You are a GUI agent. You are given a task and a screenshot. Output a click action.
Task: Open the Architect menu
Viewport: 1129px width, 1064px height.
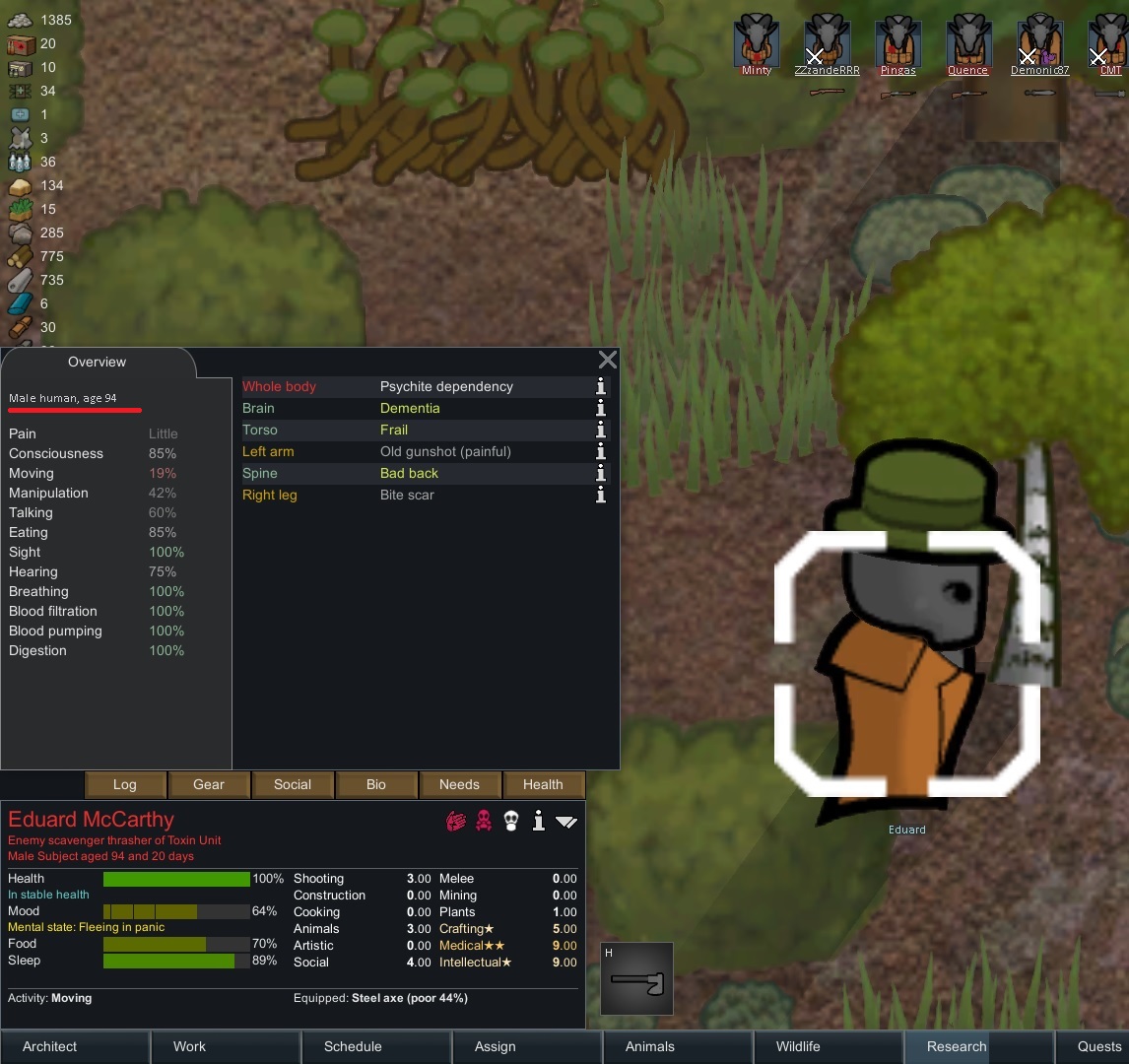[50, 1046]
